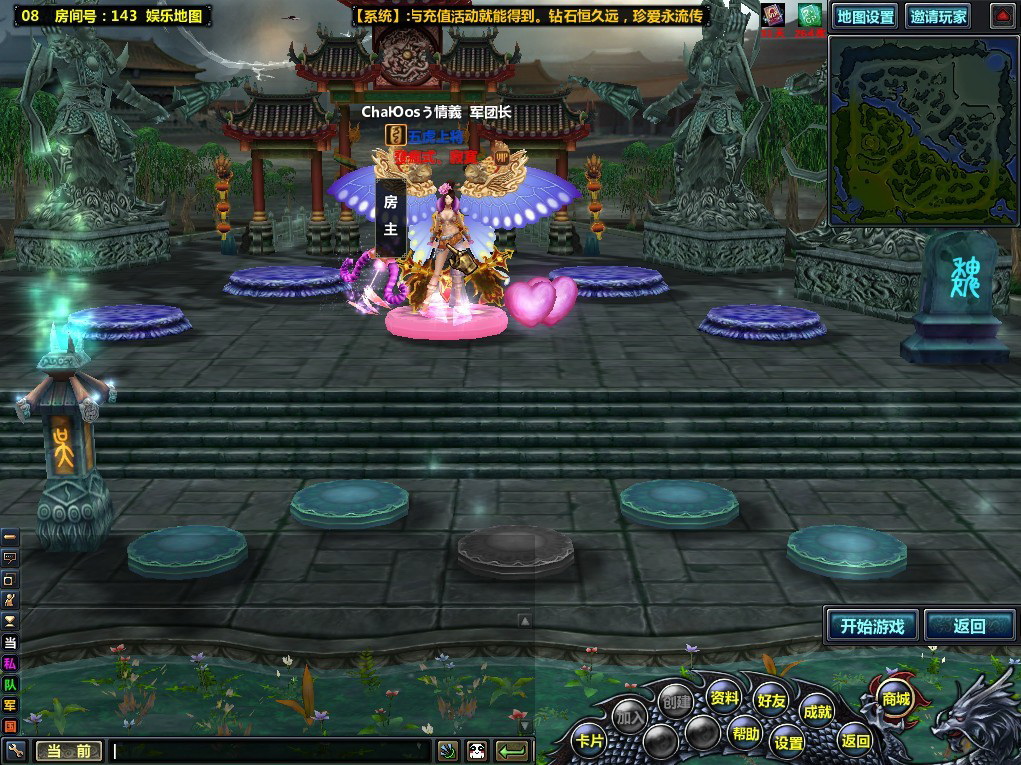
Task: Leave the room with the rectangular 返回 button
Action: point(969,626)
